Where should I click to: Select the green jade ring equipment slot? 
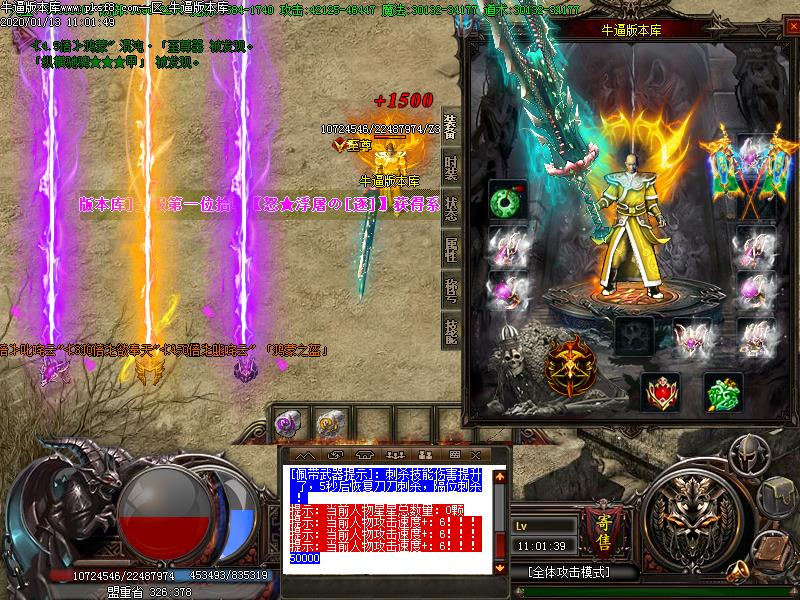507,200
